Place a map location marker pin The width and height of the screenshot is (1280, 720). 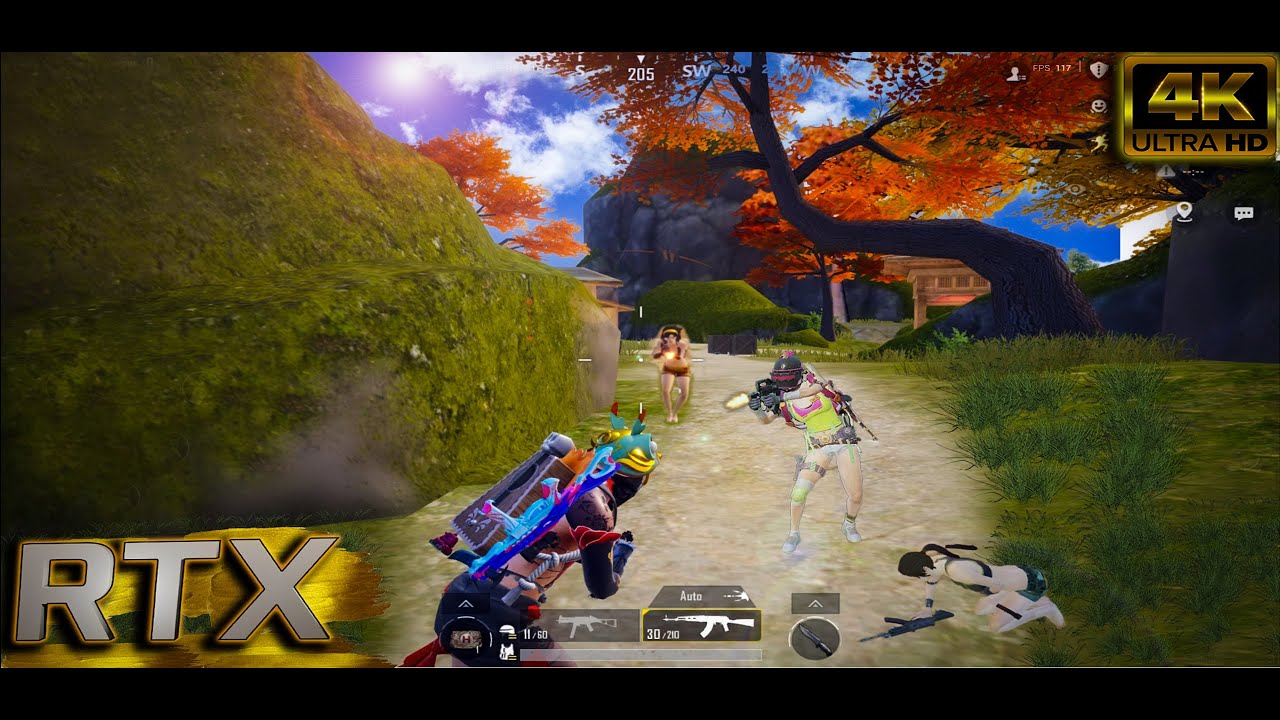[1185, 212]
